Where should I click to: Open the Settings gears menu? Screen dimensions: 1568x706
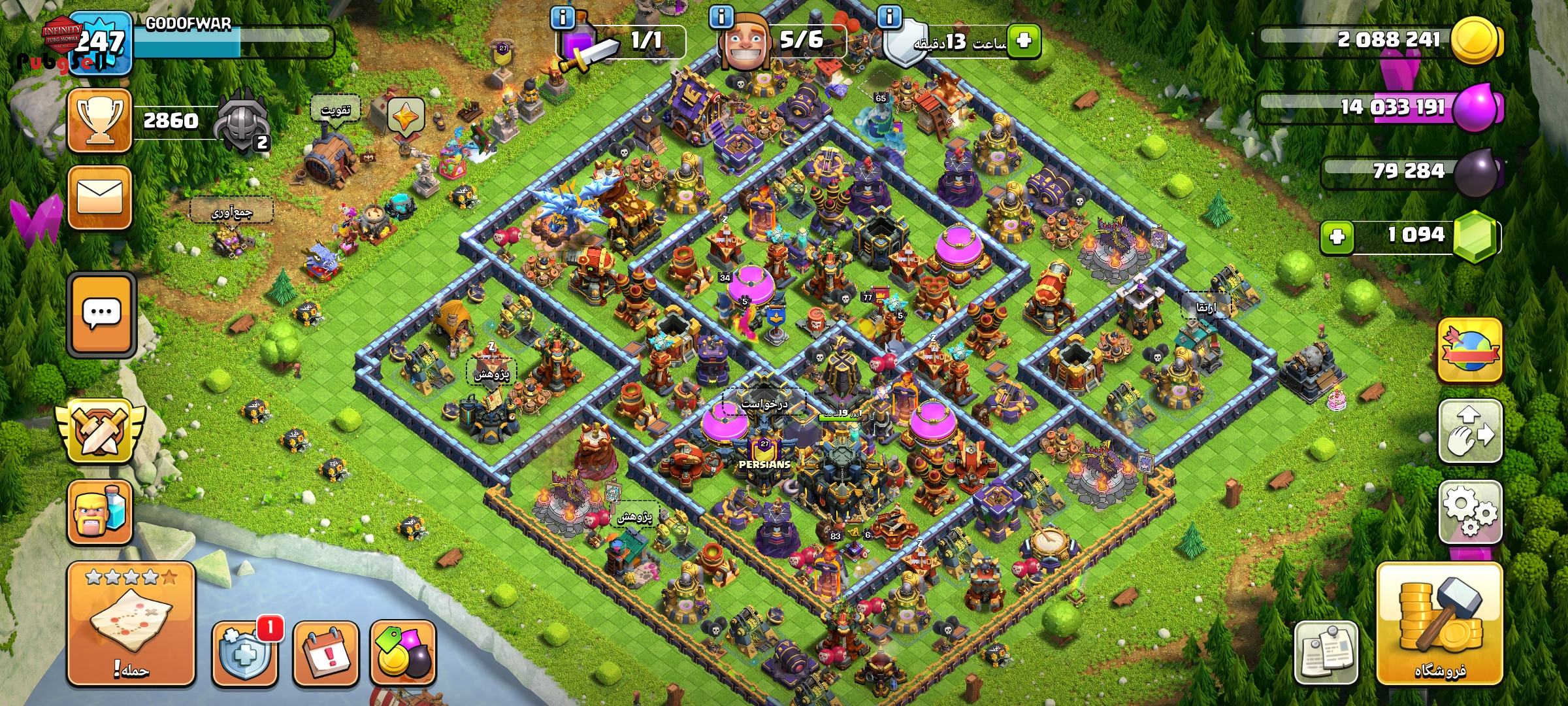point(1470,513)
